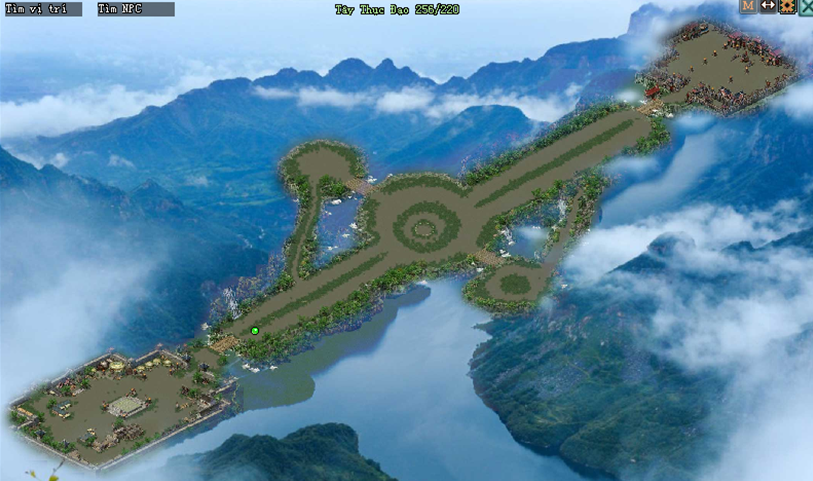Open the Tìm vị trí location search
The image size is (813, 481).
point(42,9)
